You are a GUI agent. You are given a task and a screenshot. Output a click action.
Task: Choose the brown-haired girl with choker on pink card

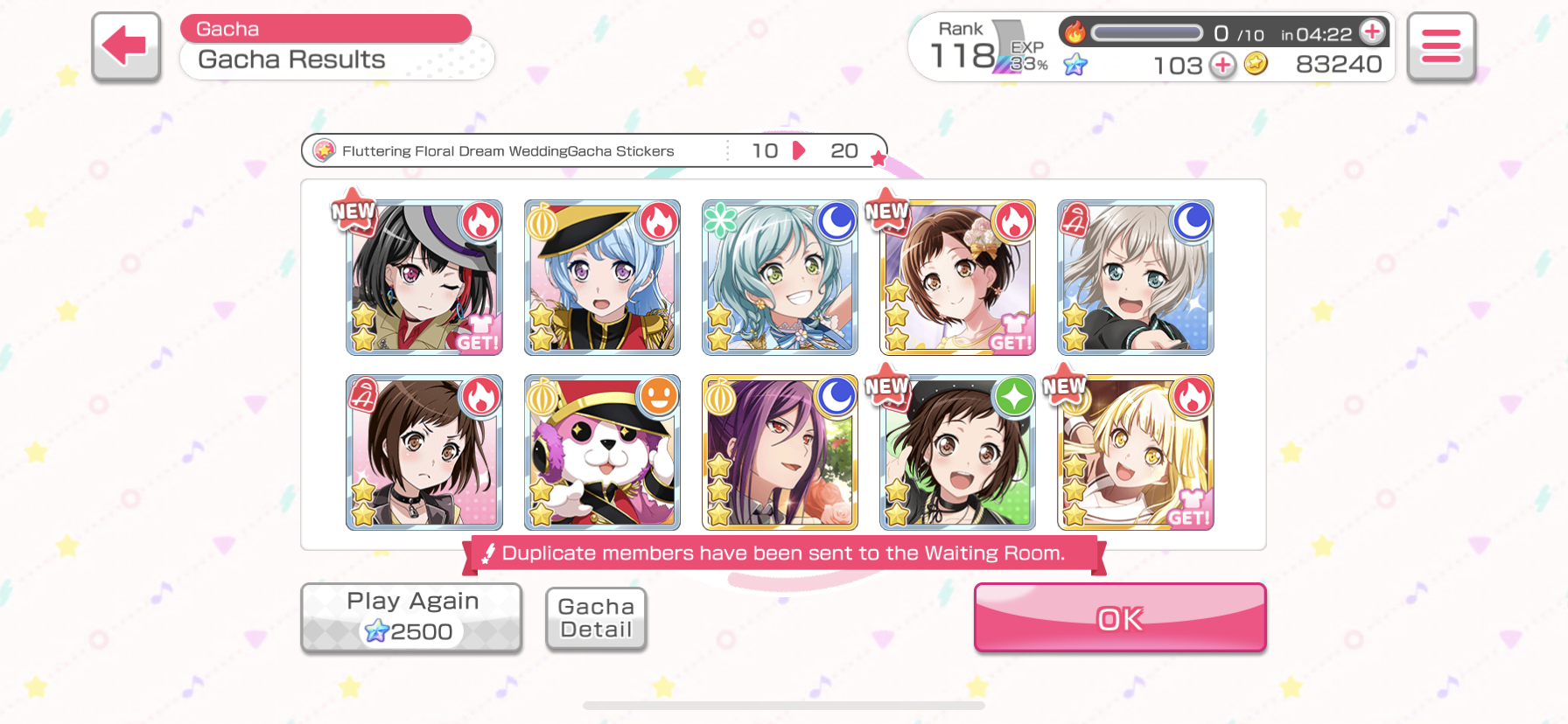coord(424,453)
